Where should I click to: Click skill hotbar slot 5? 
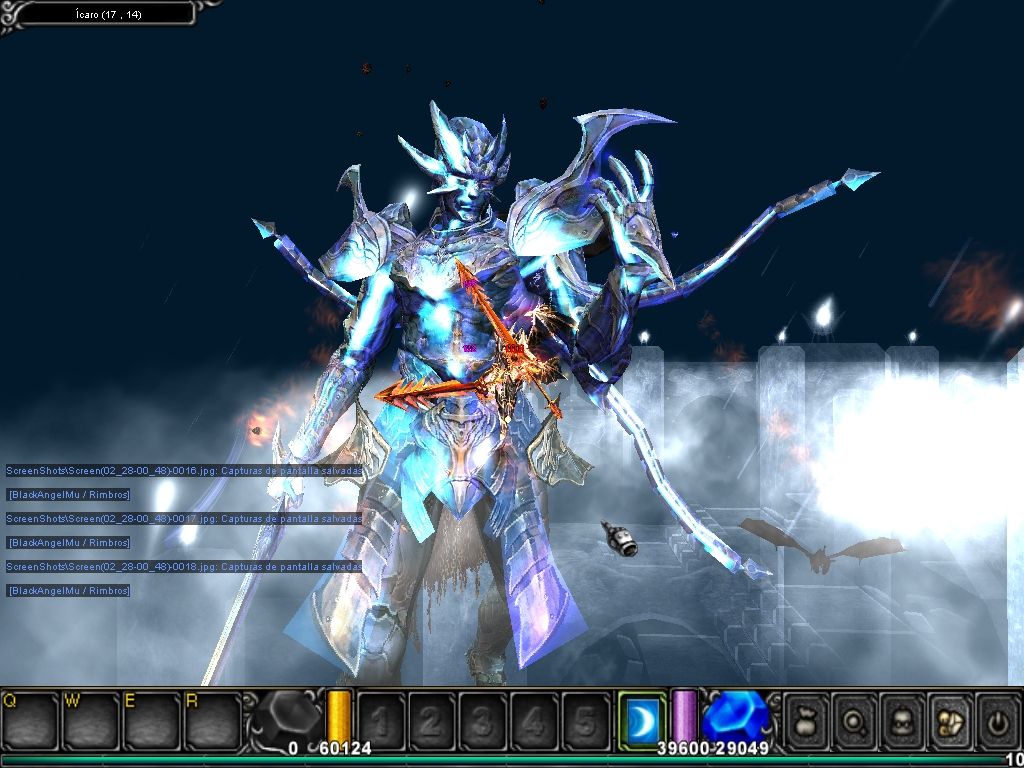pos(585,720)
